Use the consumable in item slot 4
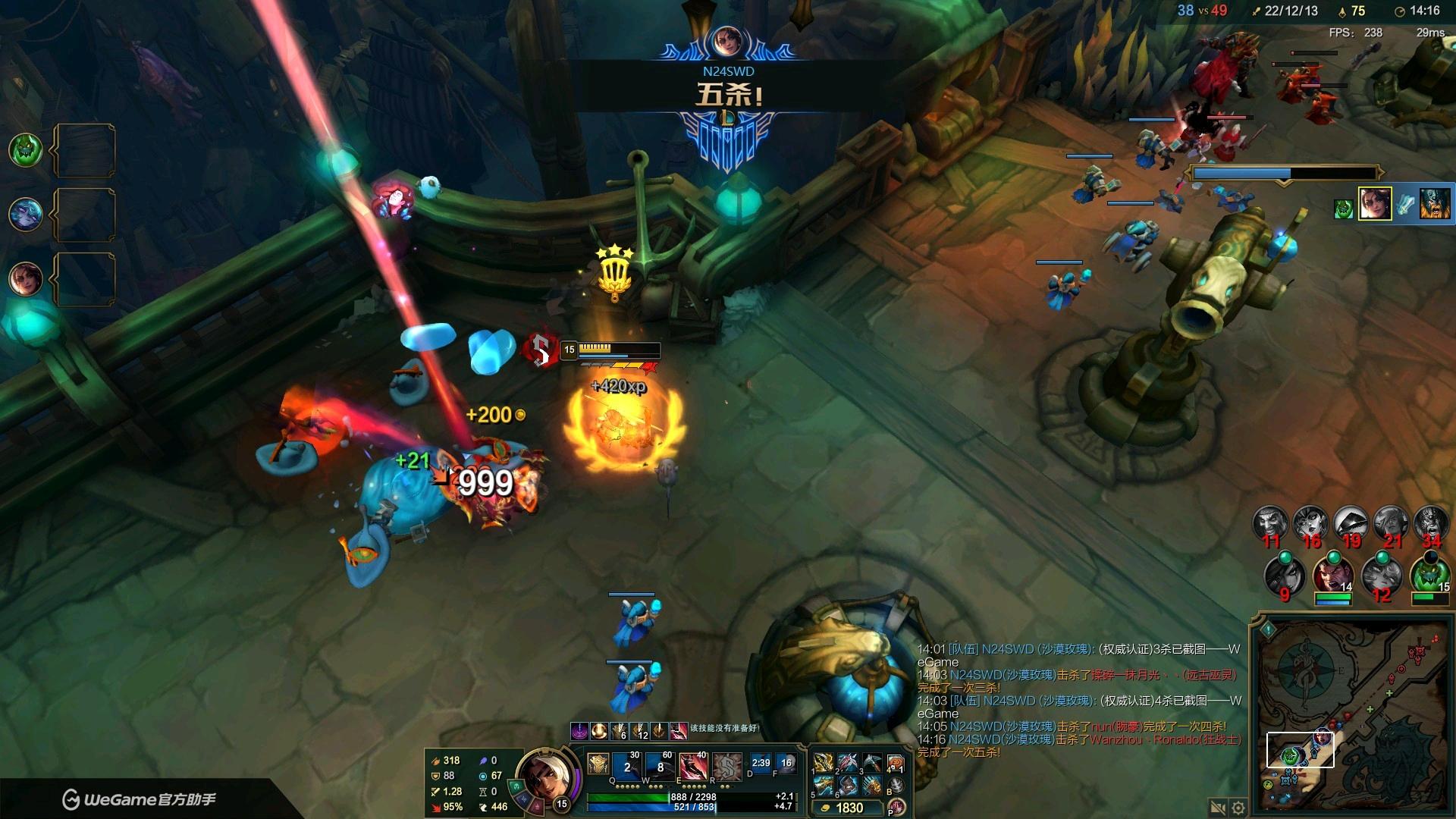The height and width of the screenshot is (819, 1456). pos(896,763)
